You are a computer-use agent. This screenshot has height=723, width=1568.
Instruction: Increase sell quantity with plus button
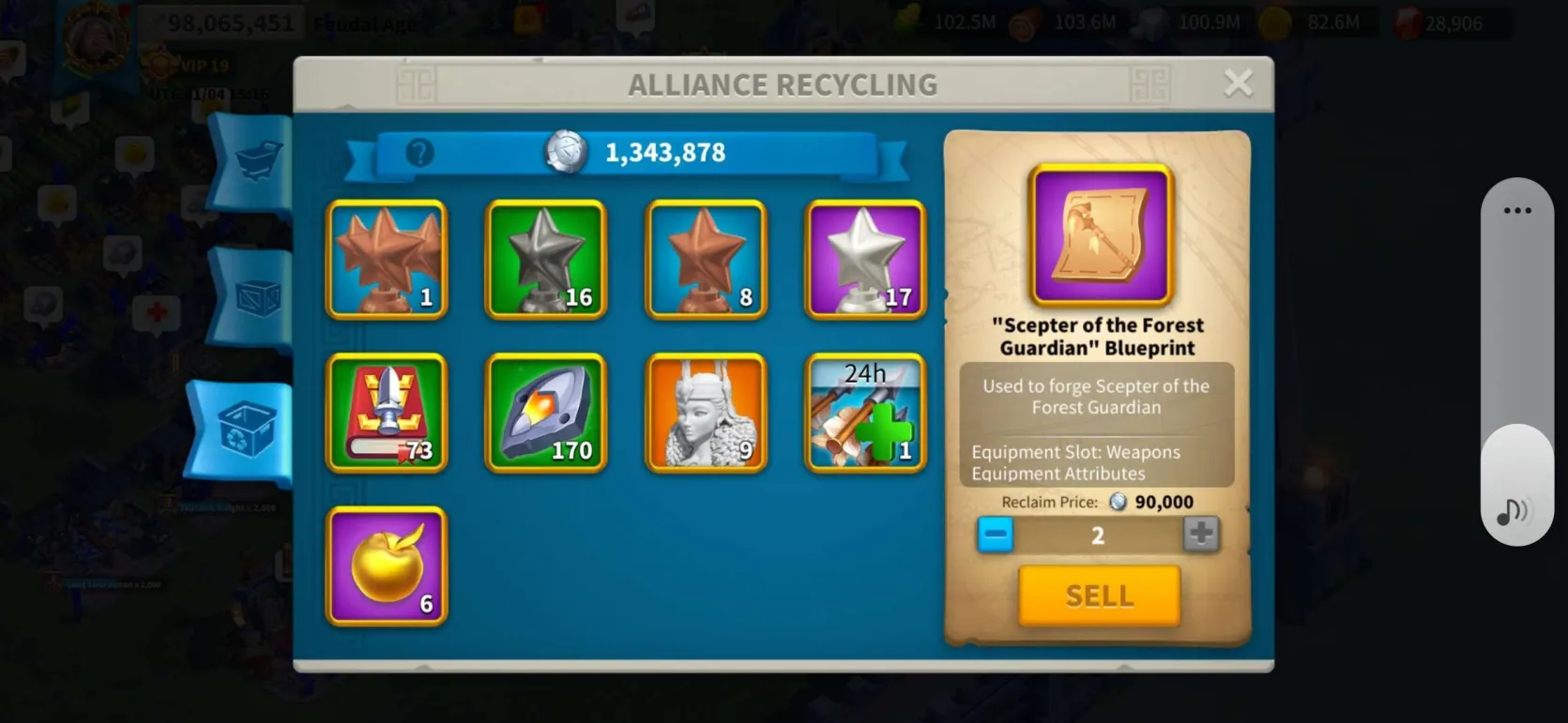click(1200, 535)
